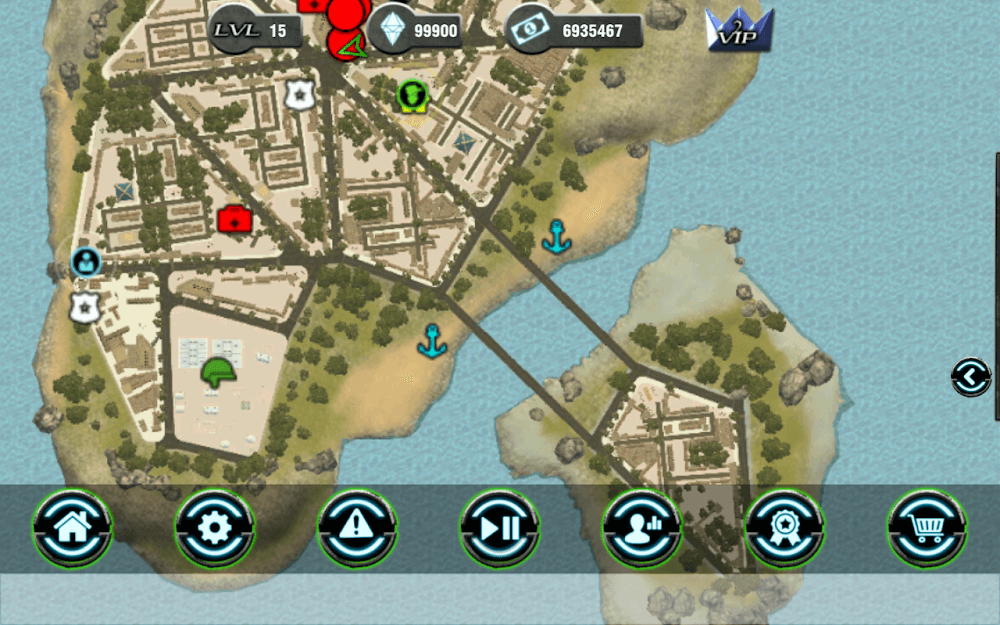Go to the home screen button

(73, 527)
